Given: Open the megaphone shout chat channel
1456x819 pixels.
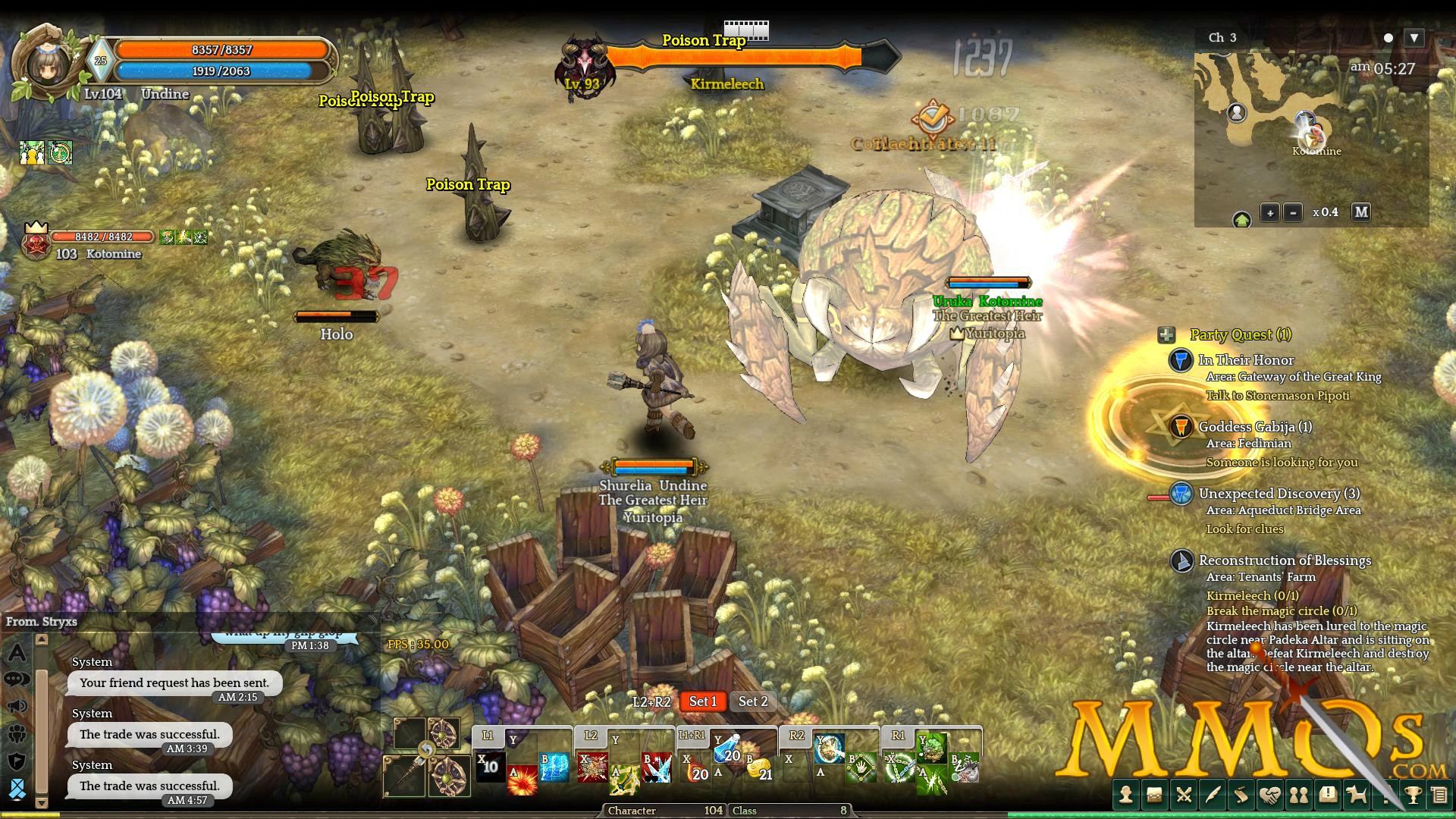Looking at the screenshot, I should tap(17, 707).
